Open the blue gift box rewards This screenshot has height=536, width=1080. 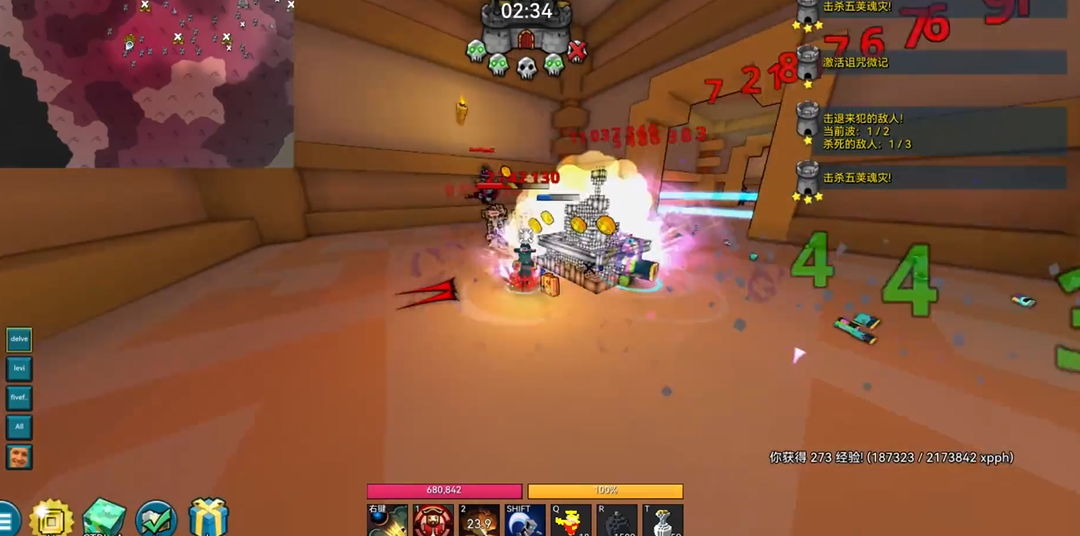[x=208, y=518]
